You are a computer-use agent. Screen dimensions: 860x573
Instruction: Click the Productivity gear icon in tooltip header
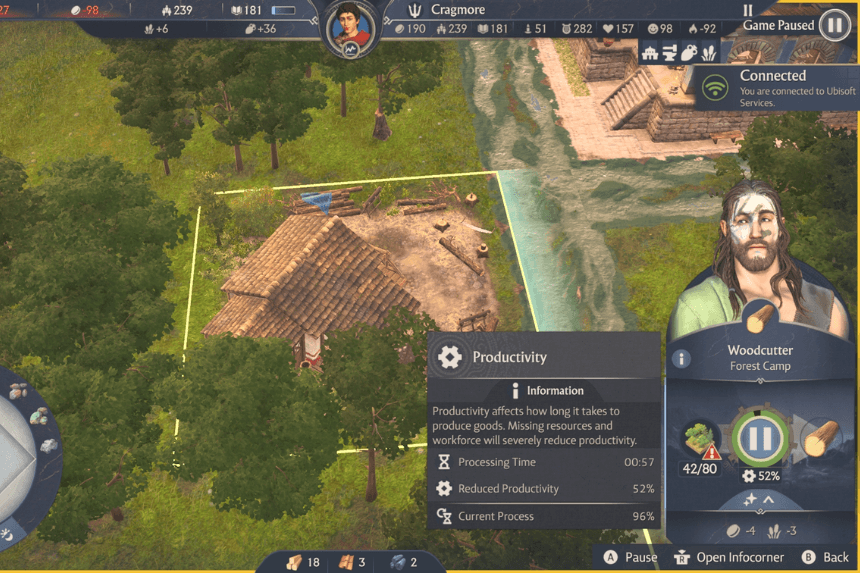pos(450,357)
